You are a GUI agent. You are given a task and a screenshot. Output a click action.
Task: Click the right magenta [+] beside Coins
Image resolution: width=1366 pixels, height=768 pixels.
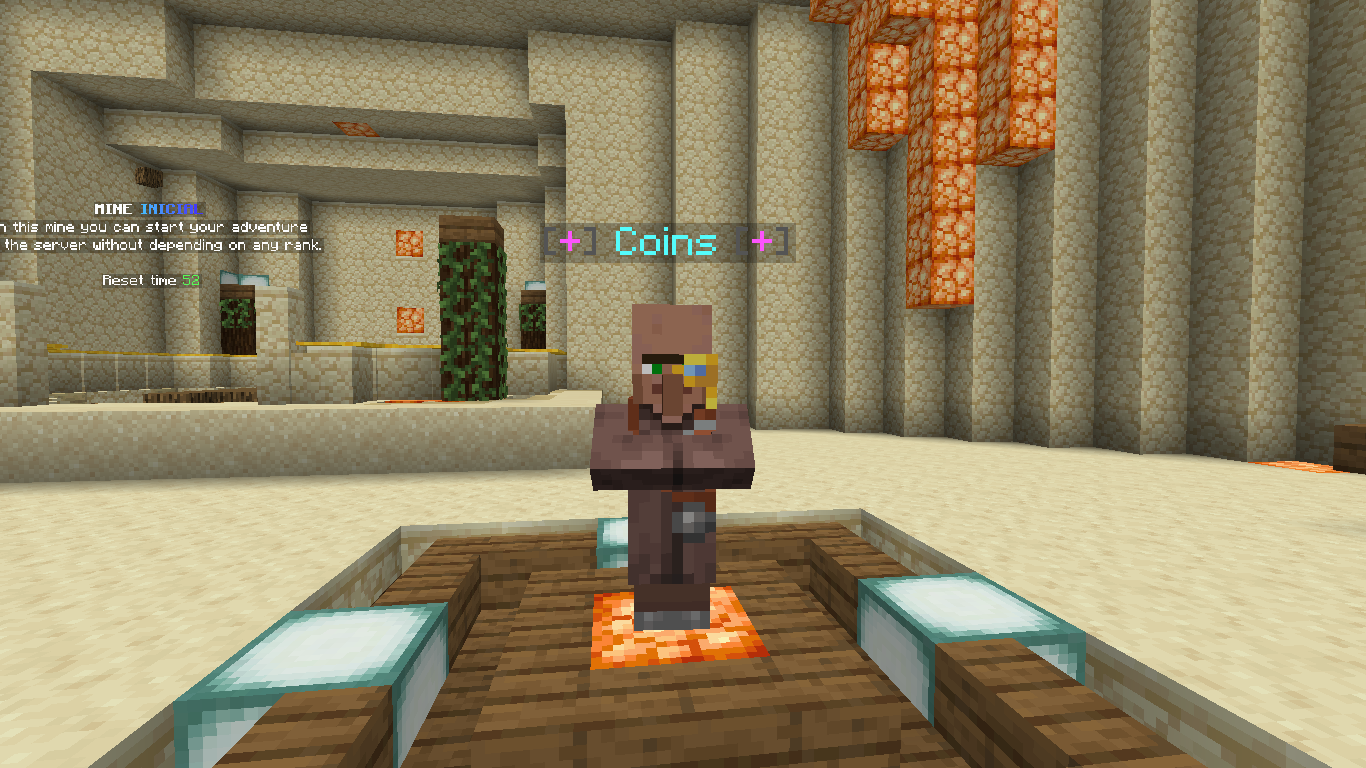(764, 241)
